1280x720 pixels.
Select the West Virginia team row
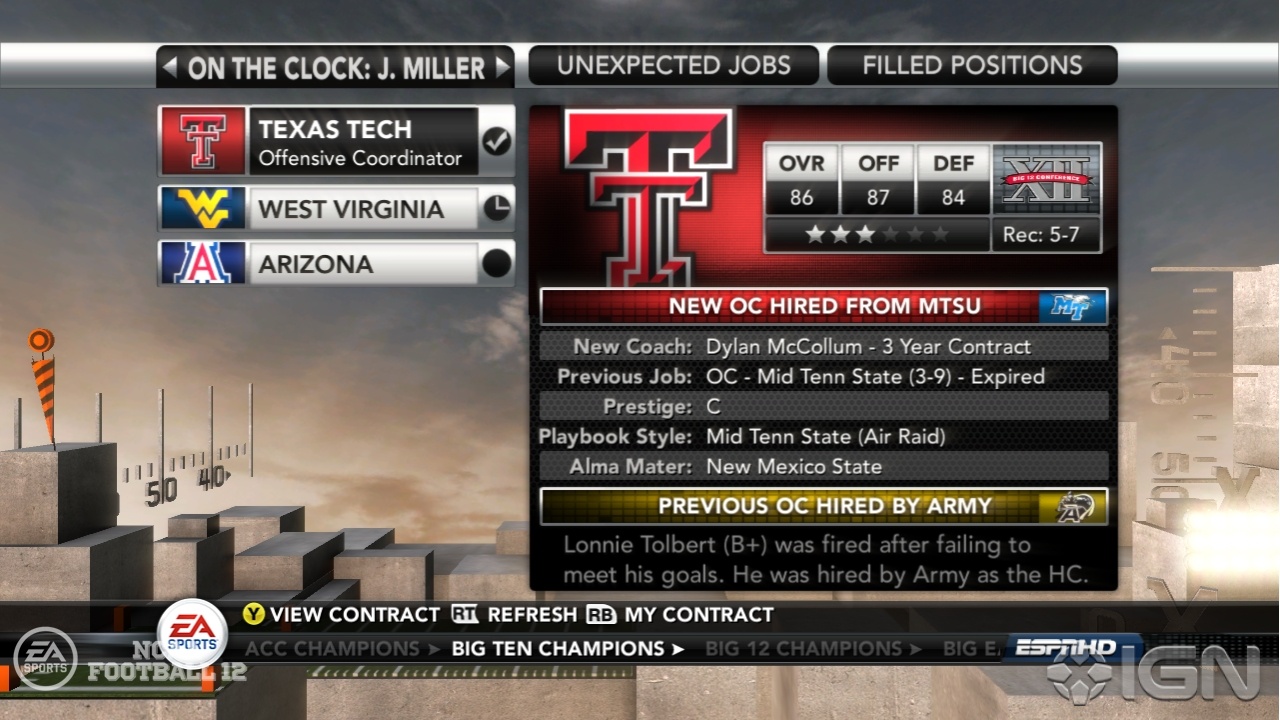[x=336, y=209]
